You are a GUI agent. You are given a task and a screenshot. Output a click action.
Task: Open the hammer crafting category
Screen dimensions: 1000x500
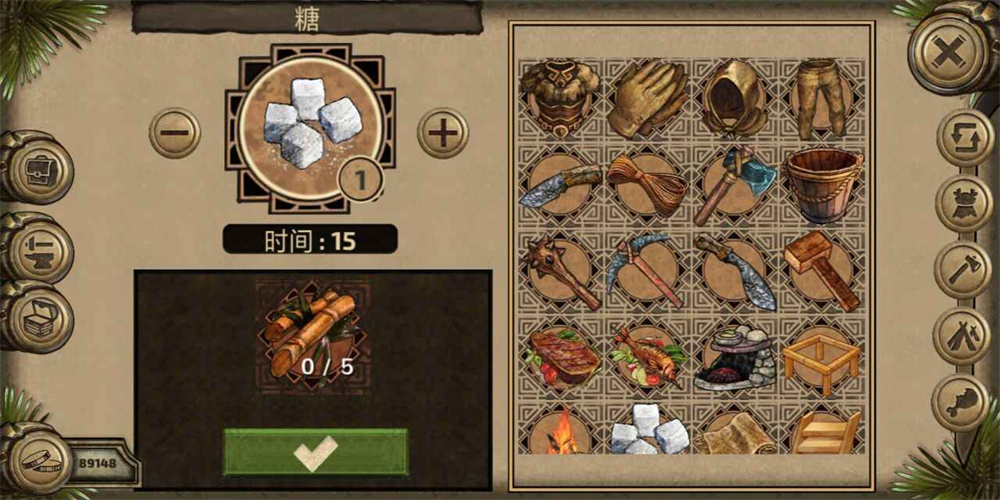(964, 270)
